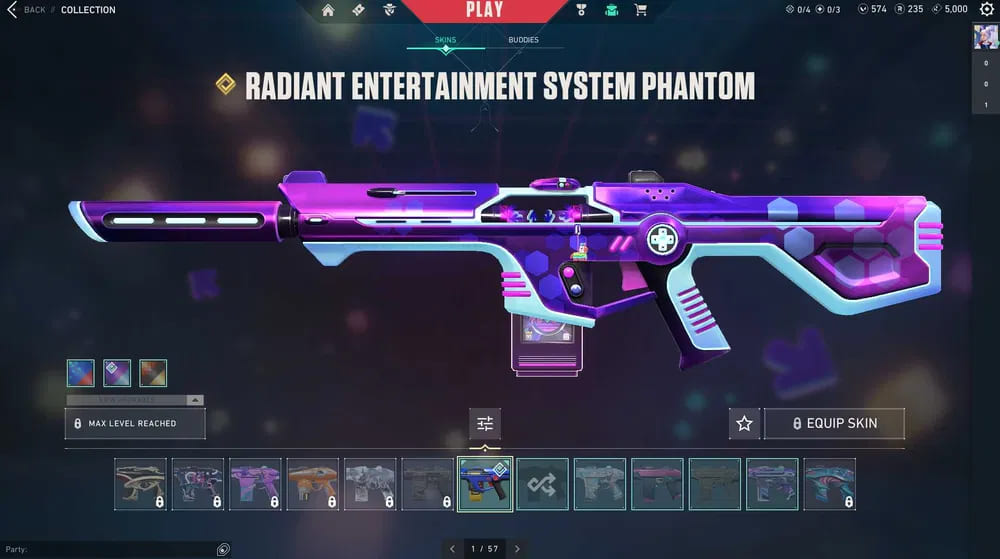The height and width of the screenshot is (559, 1000).
Task: Choose the orange-brown third variant swatch
Action: 153,373
